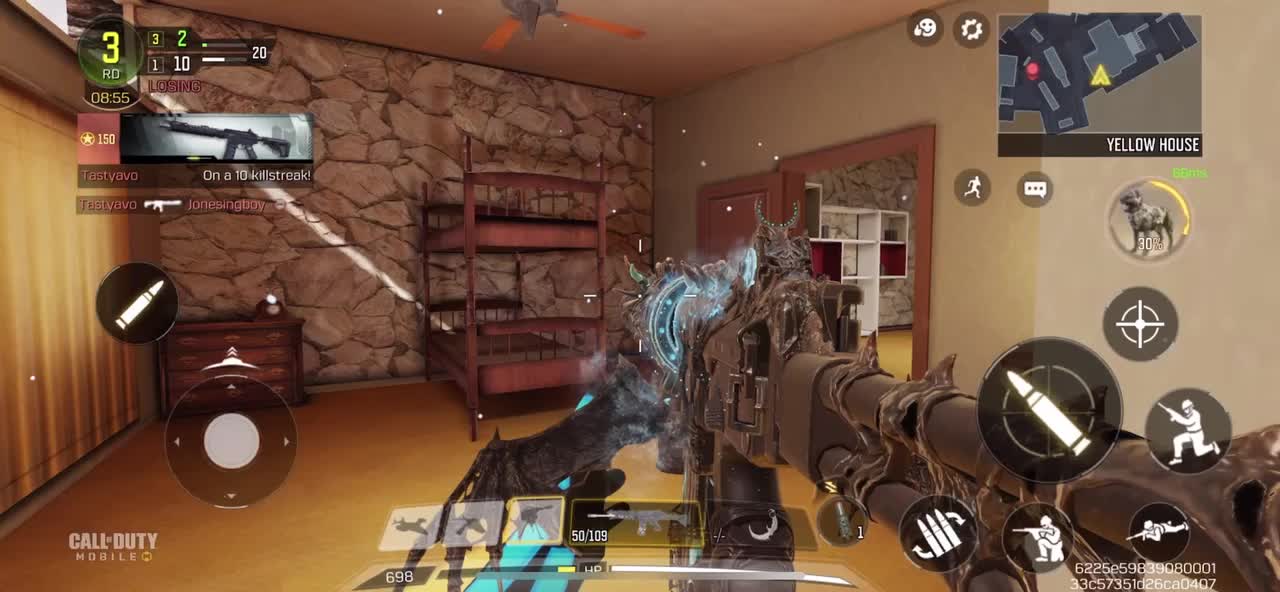
Task: Toggle the sprint running-man icon
Action: click(x=972, y=187)
